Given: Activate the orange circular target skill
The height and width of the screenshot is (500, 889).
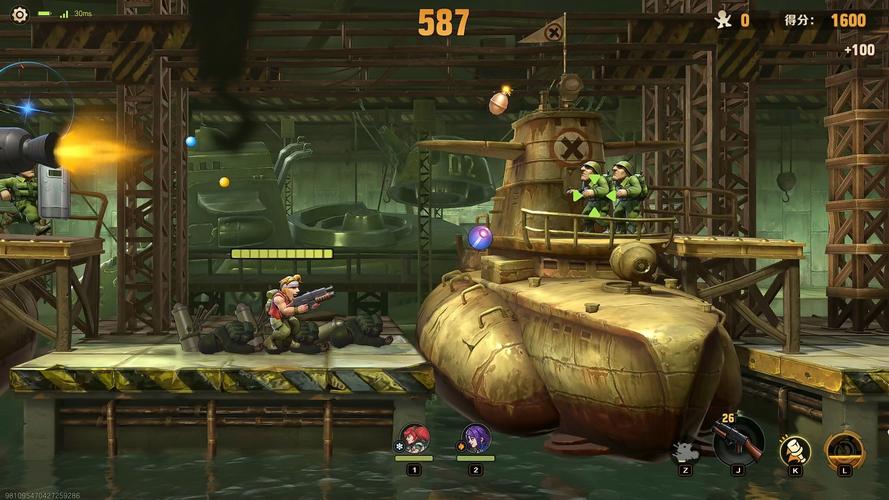Looking at the screenshot, I should point(844,449).
